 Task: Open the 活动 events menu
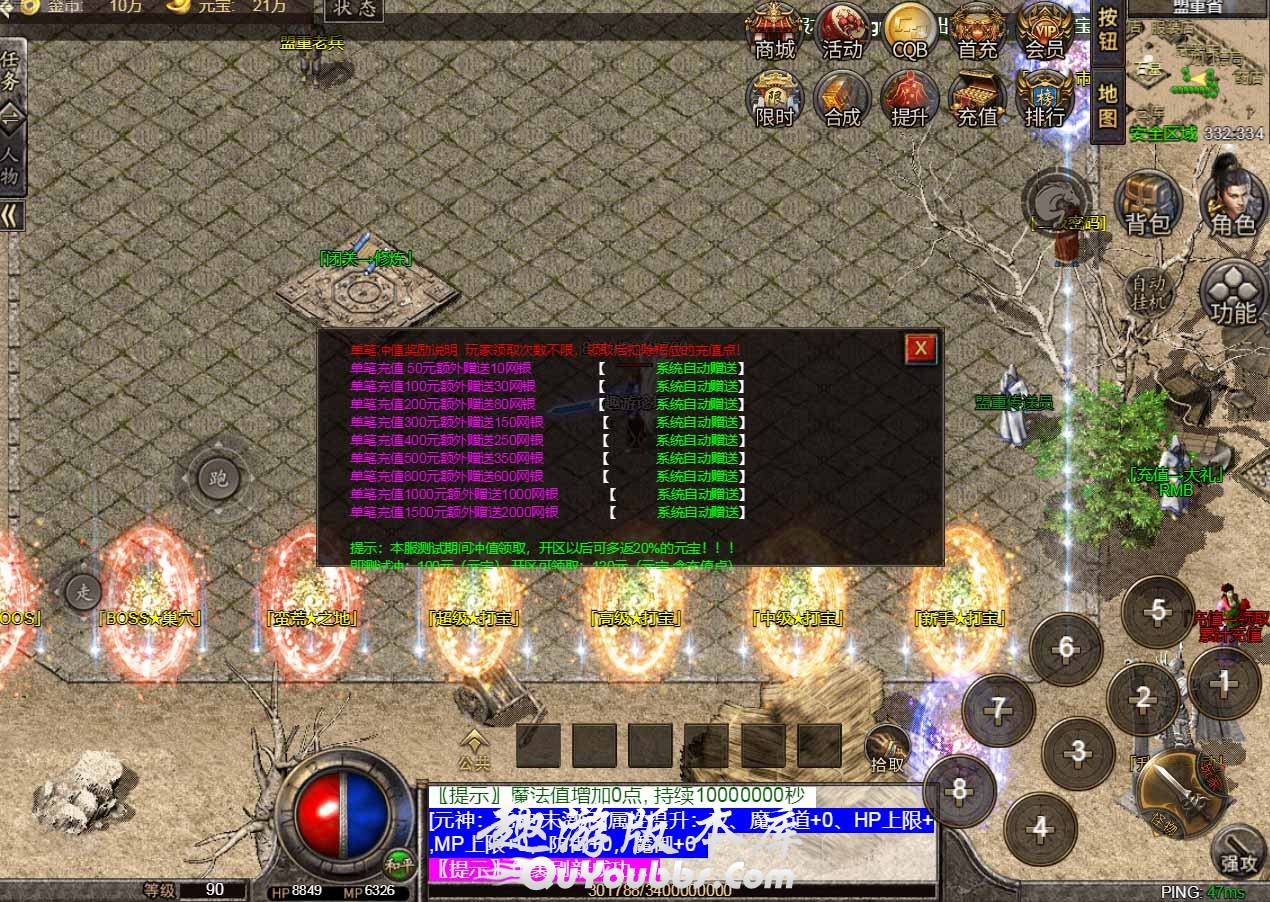coord(842,30)
